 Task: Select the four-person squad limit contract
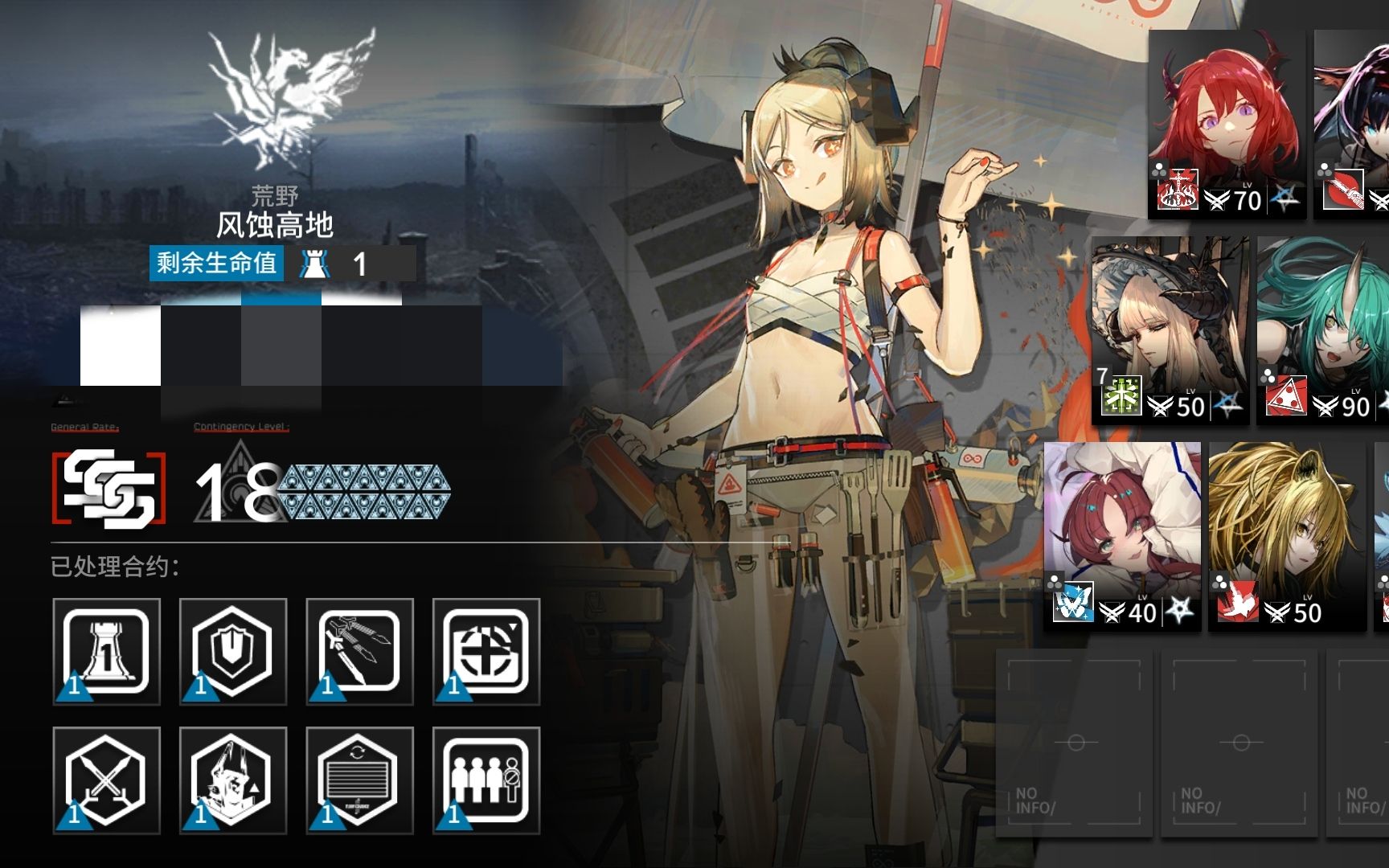click(486, 780)
